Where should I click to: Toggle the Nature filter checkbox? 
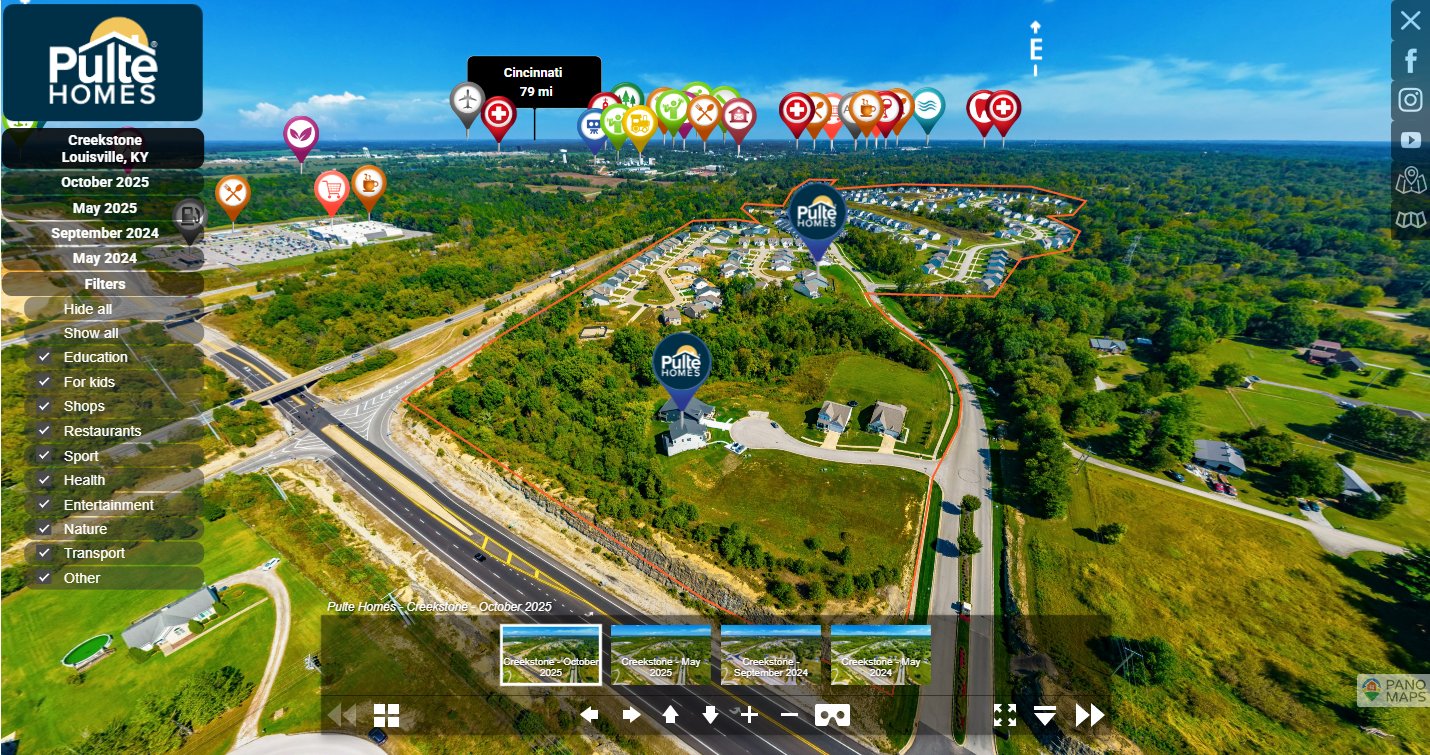point(44,529)
